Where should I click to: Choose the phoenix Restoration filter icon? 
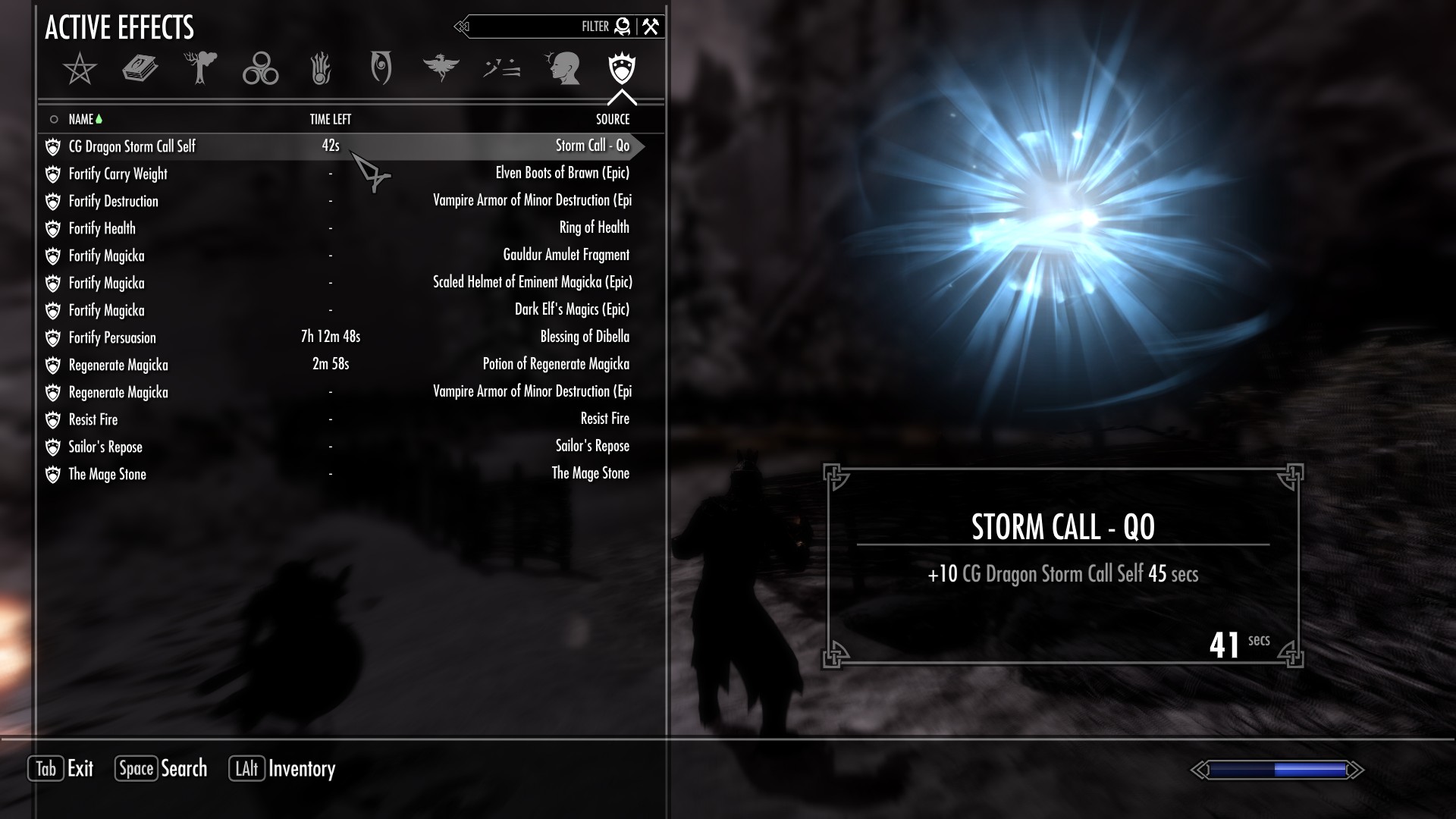(442, 69)
